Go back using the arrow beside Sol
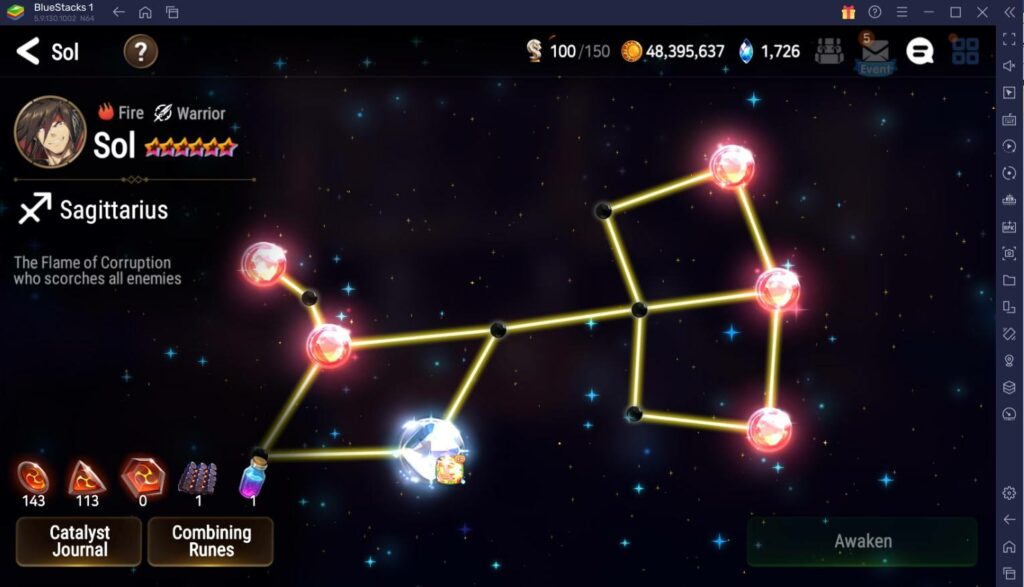Screen dimensions: 1024x587 (28, 51)
